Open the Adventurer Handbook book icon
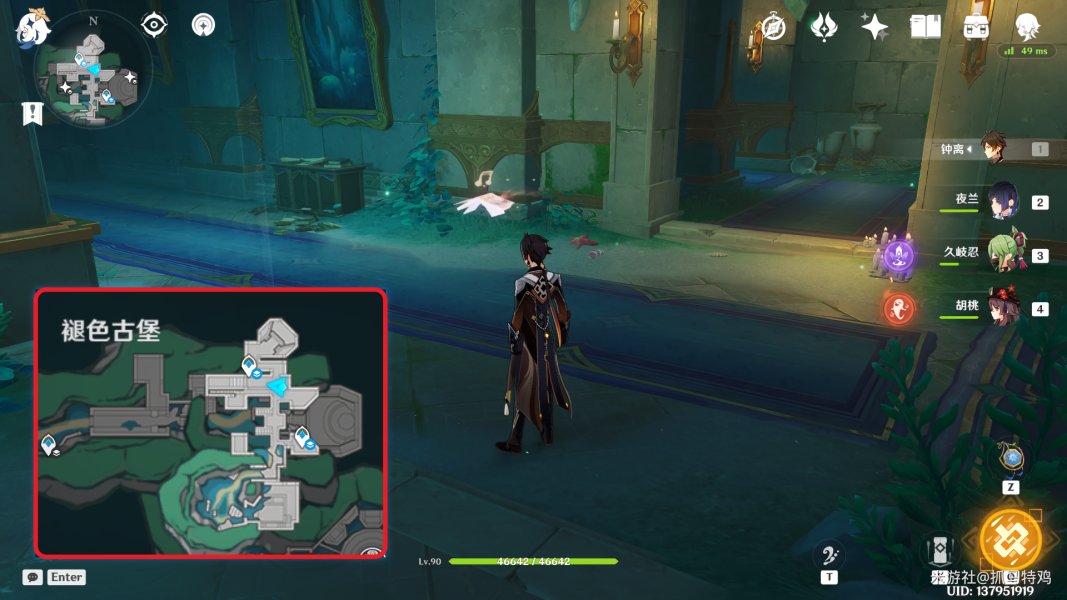The height and width of the screenshot is (600, 1067). tap(925, 27)
